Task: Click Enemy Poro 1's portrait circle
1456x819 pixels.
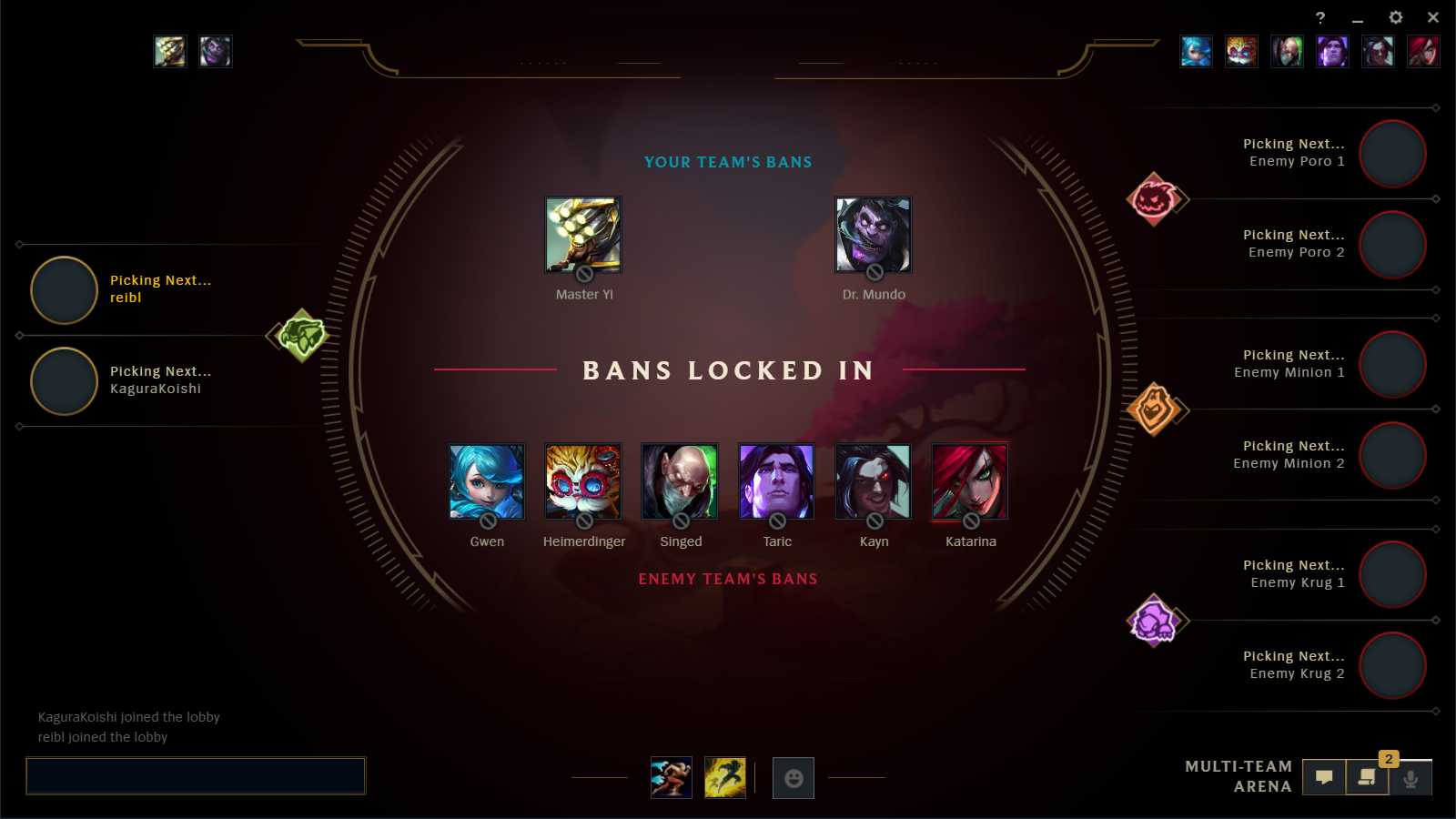Action: 1391,155
